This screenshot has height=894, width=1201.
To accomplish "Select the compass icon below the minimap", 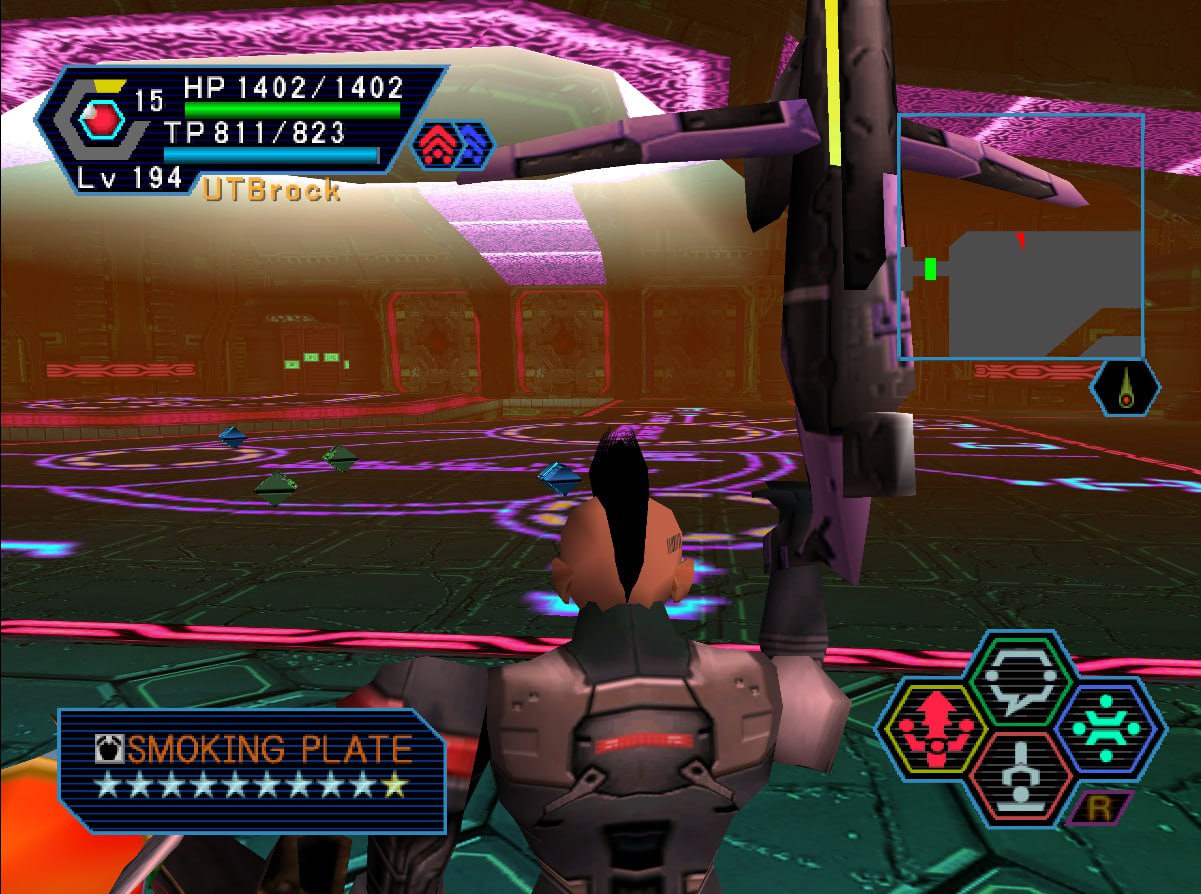I will click(1126, 386).
